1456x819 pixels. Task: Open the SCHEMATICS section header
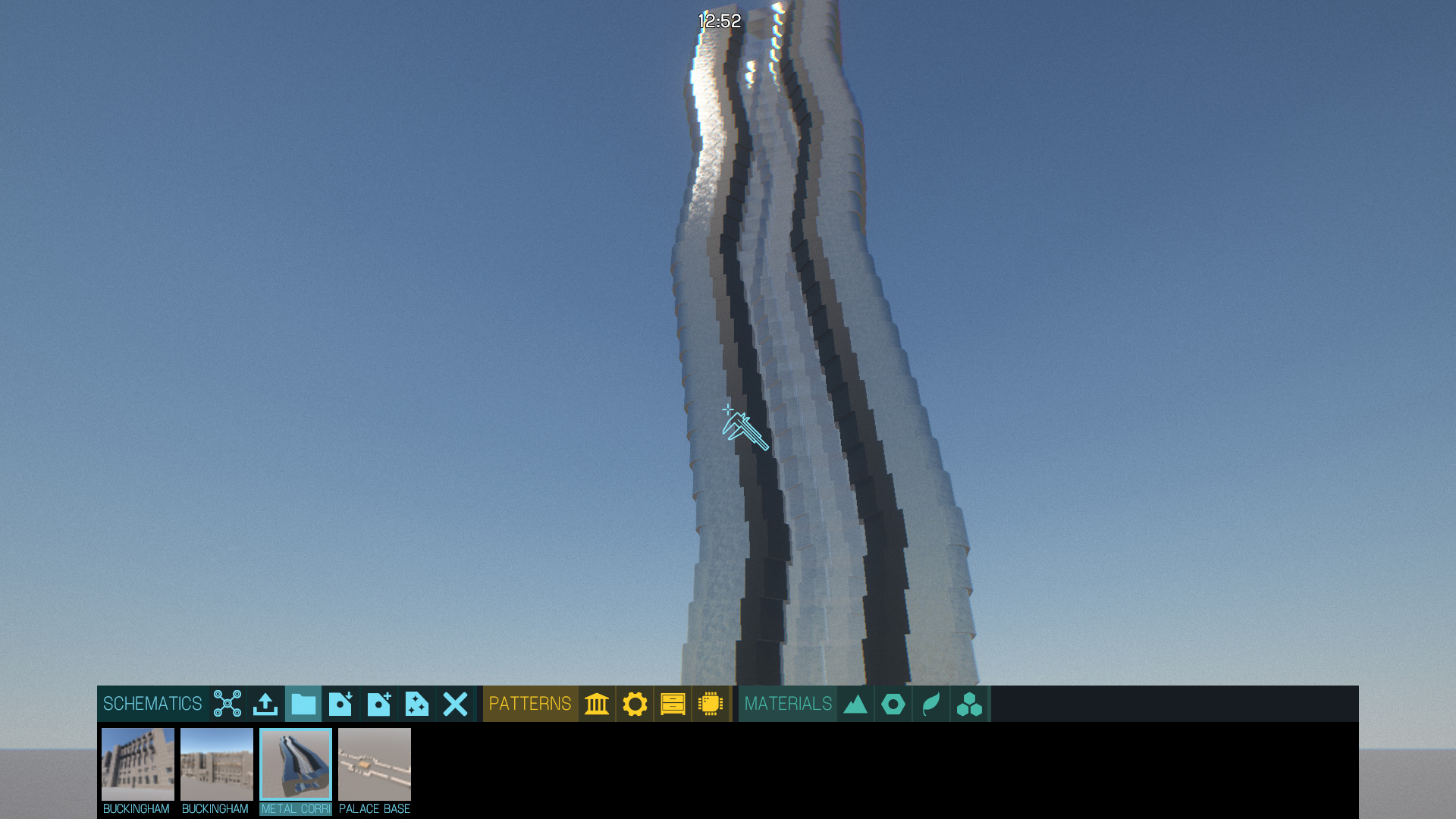coord(152,704)
